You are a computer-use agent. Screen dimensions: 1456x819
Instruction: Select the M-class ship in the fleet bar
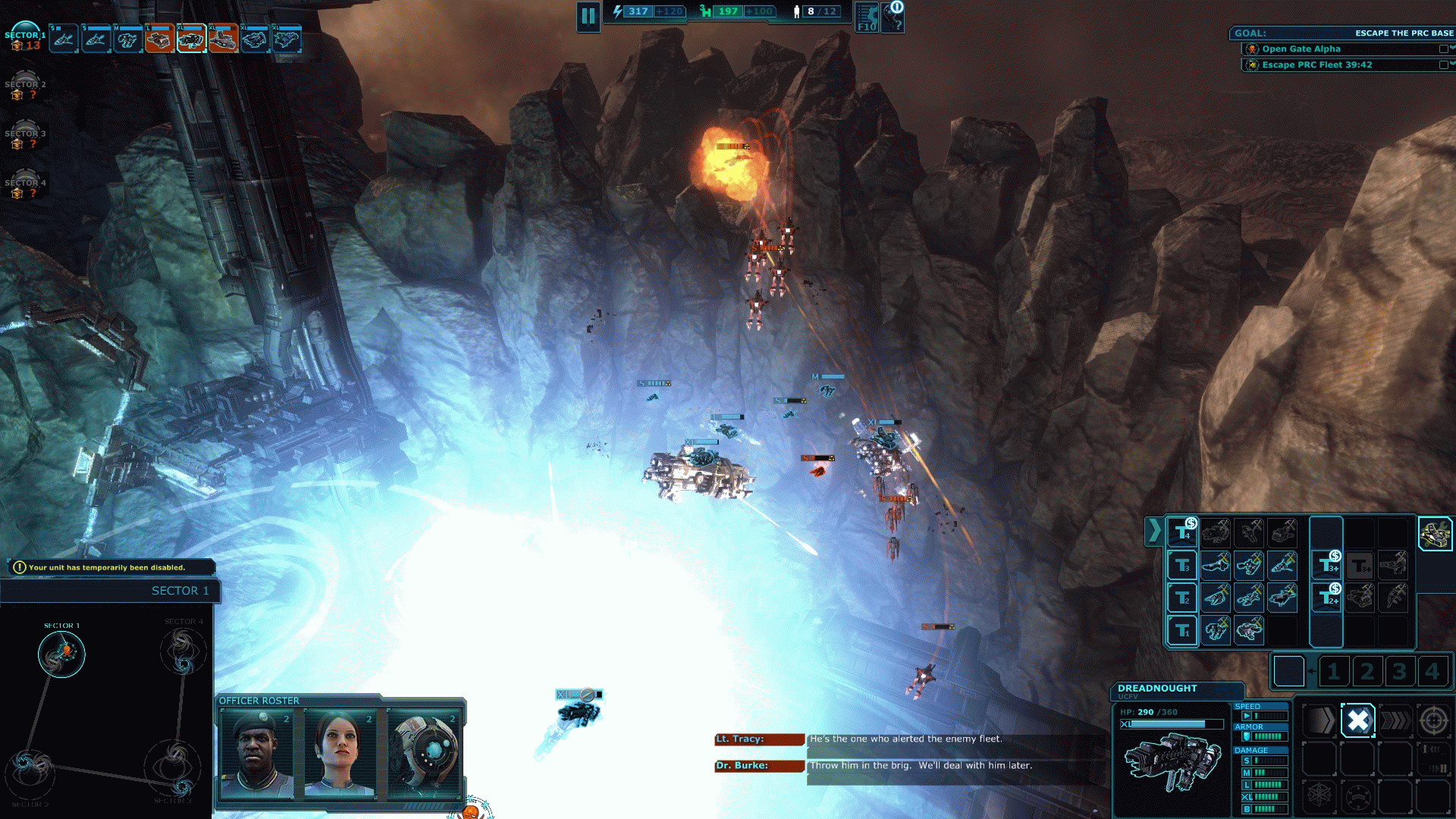point(127,39)
